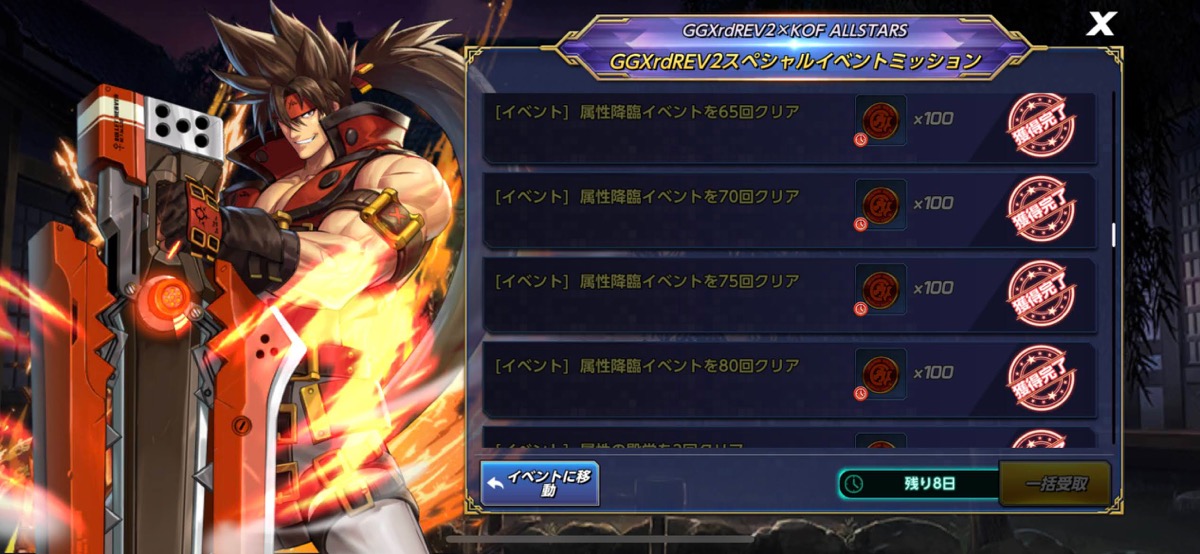Select the 75回クリア mission row
1200x554 pixels.
click(660, 294)
